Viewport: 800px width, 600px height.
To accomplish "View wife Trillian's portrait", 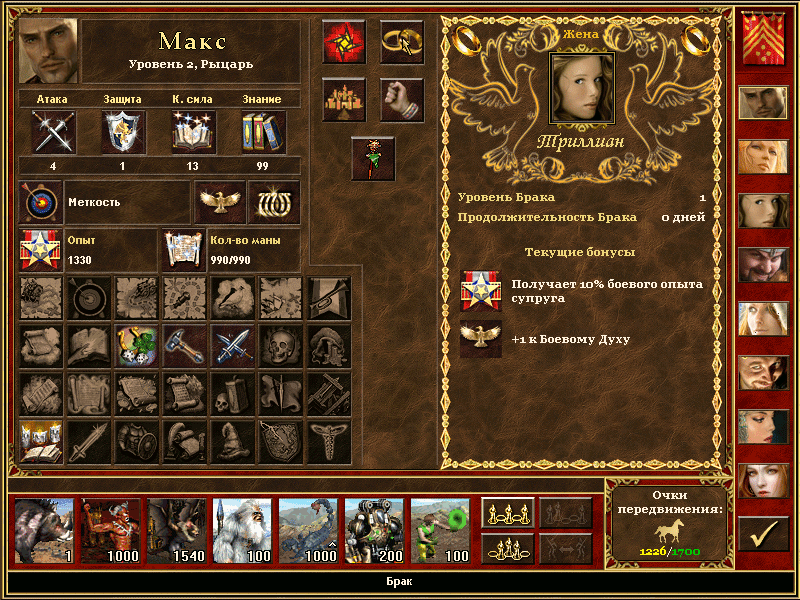I will pos(582,85).
